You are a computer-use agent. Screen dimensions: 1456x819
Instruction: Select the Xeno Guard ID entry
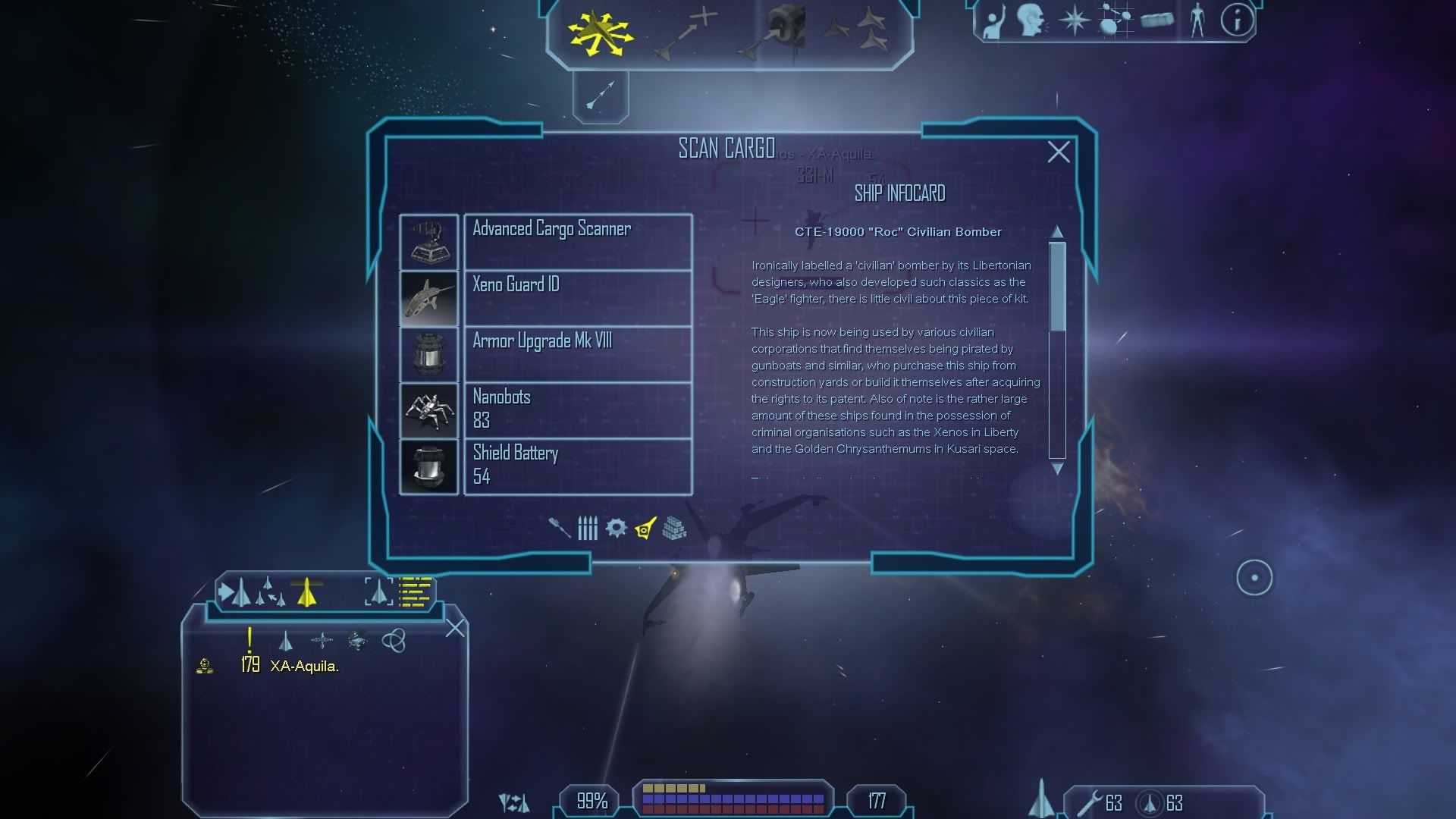point(576,298)
